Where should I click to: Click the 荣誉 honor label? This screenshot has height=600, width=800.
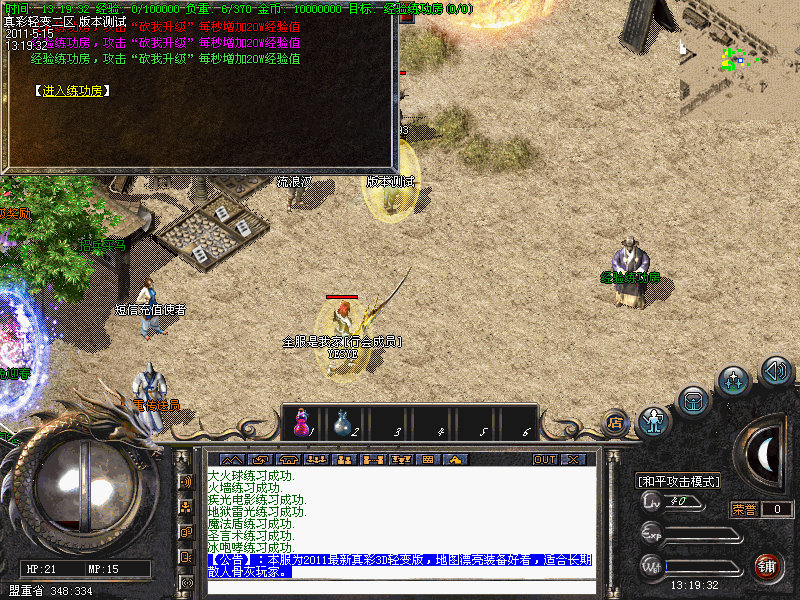(745, 509)
